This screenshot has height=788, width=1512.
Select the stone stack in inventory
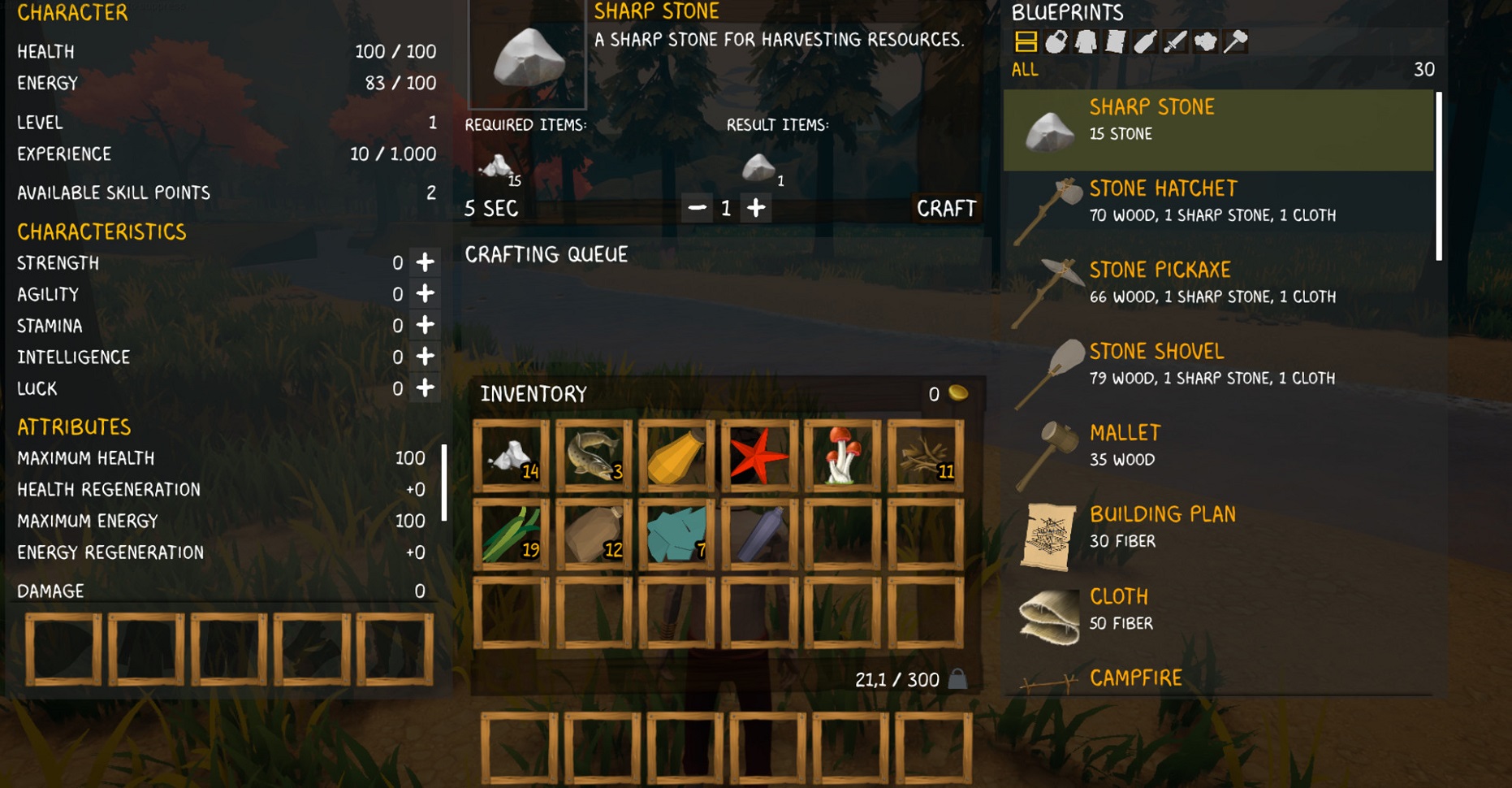click(511, 457)
